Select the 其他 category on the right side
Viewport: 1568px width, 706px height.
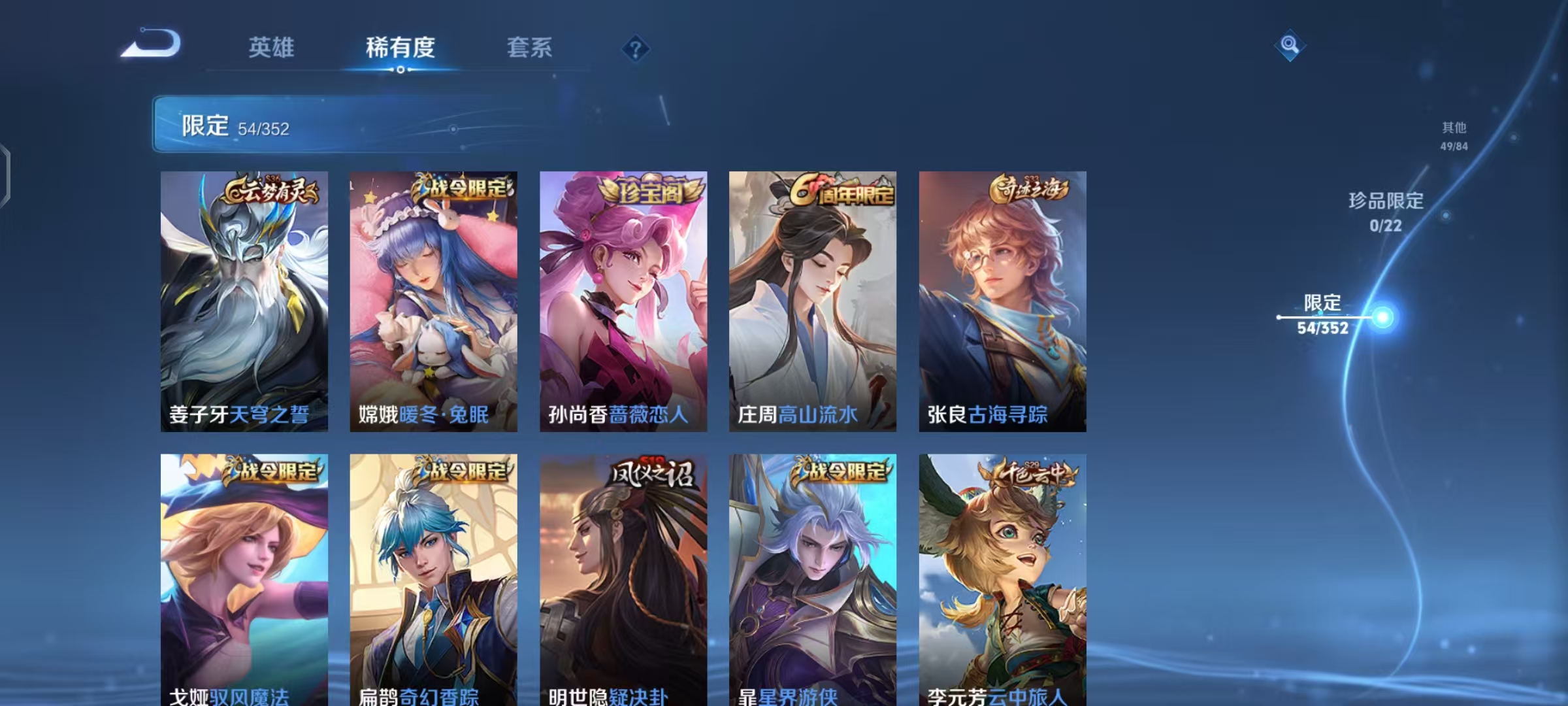[x=1452, y=137]
